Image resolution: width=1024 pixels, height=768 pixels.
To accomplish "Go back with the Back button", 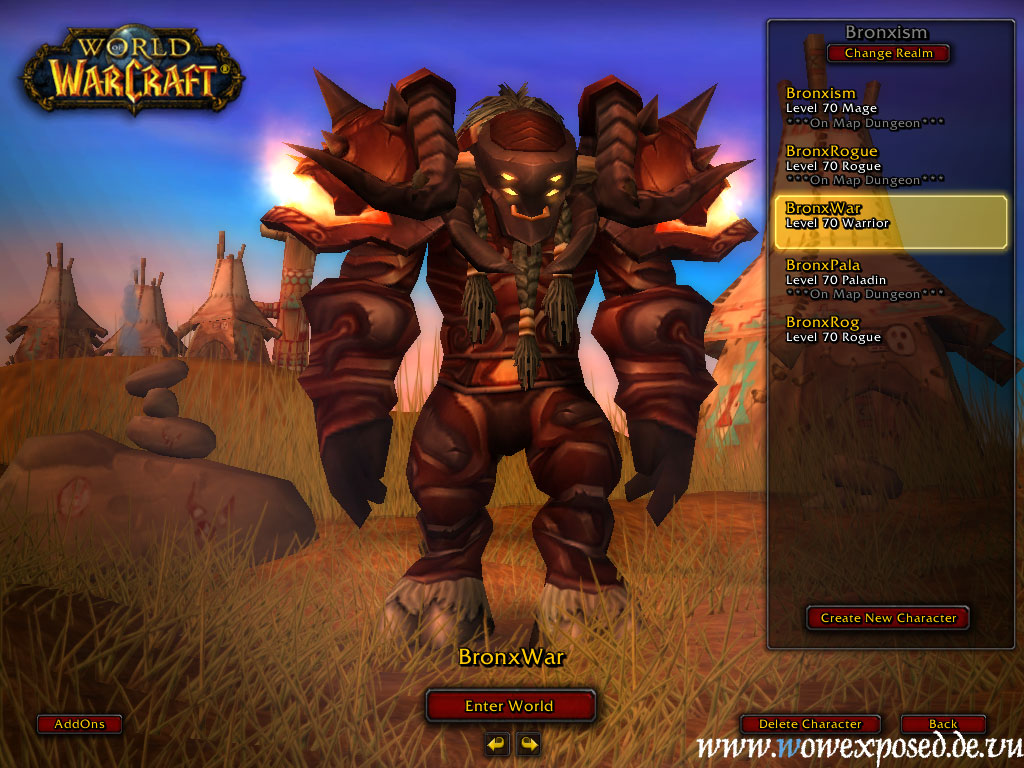I will [942, 724].
